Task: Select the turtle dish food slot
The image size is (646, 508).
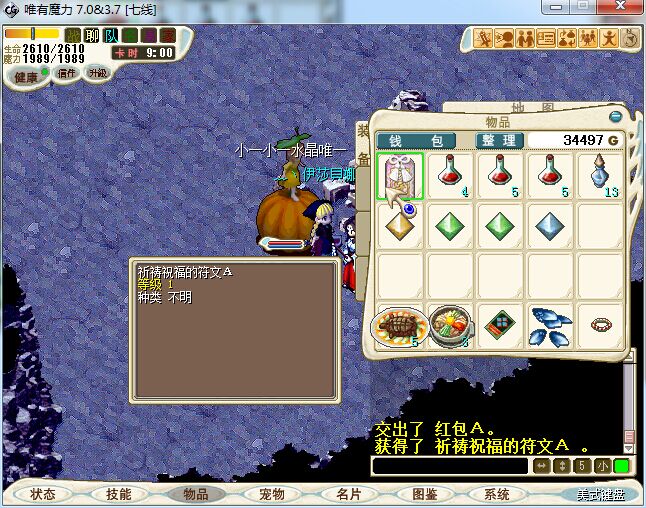Action: 400,326
